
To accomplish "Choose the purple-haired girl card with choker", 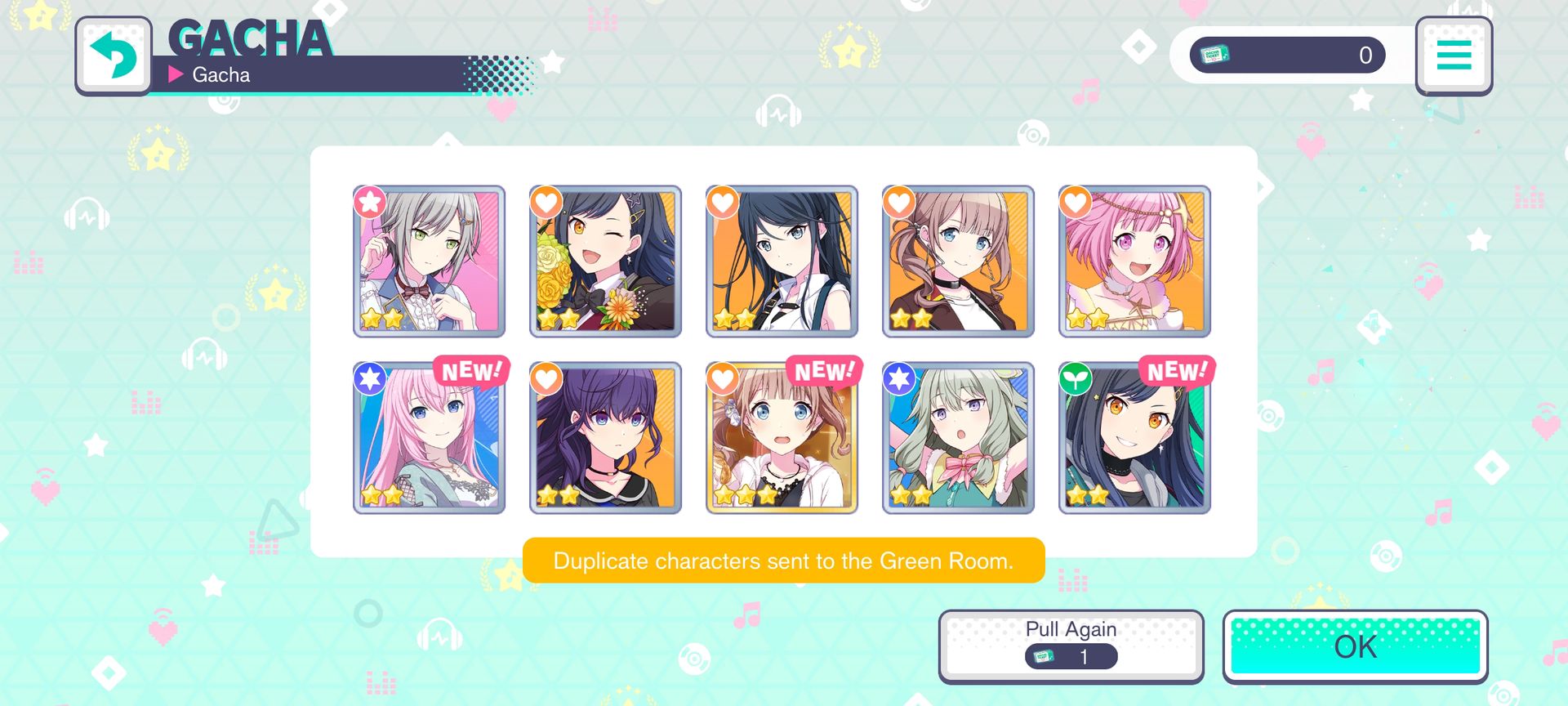I will pos(605,438).
